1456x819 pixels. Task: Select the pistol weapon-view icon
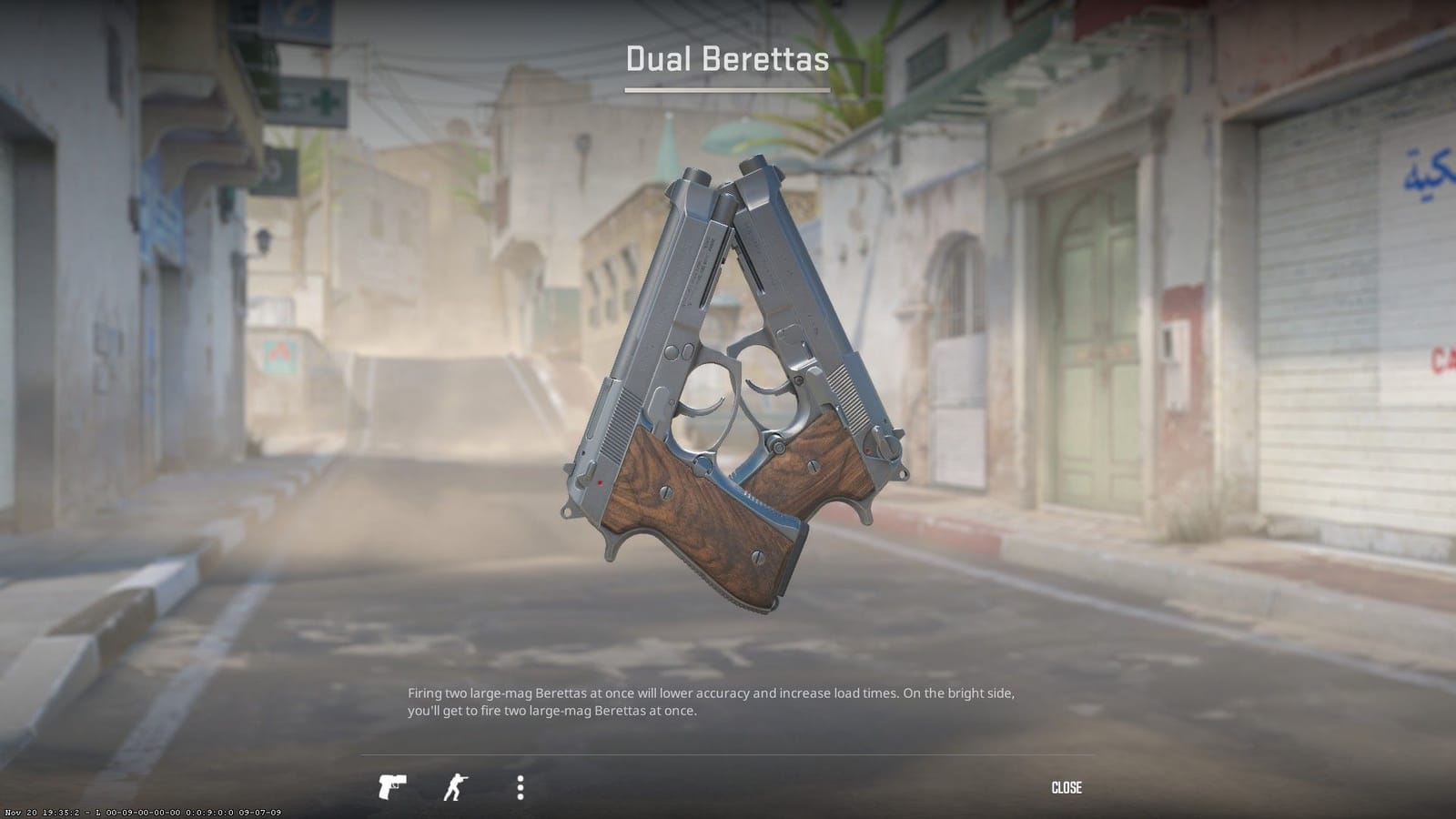(391, 784)
